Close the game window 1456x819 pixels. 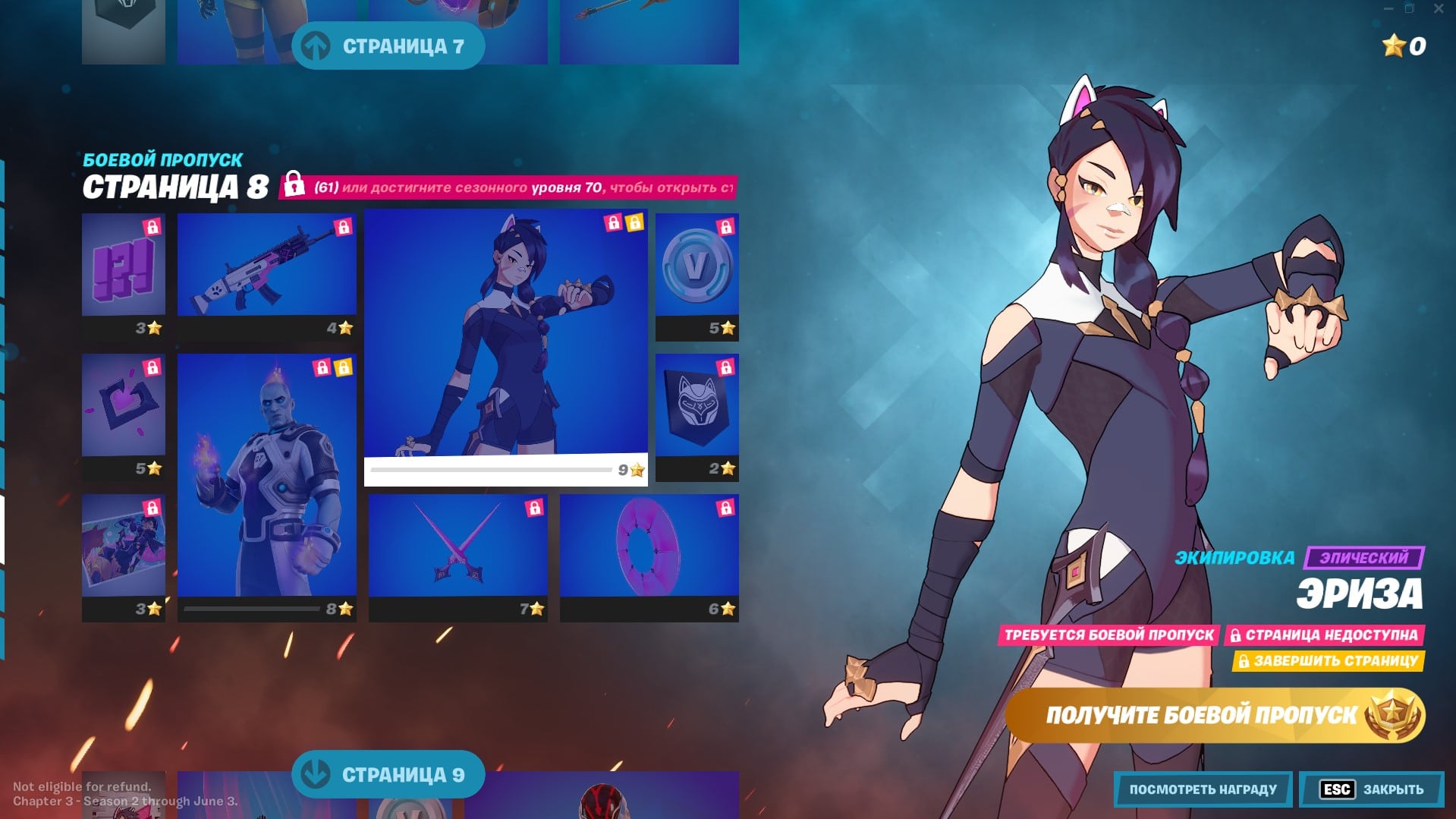[1438, 9]
